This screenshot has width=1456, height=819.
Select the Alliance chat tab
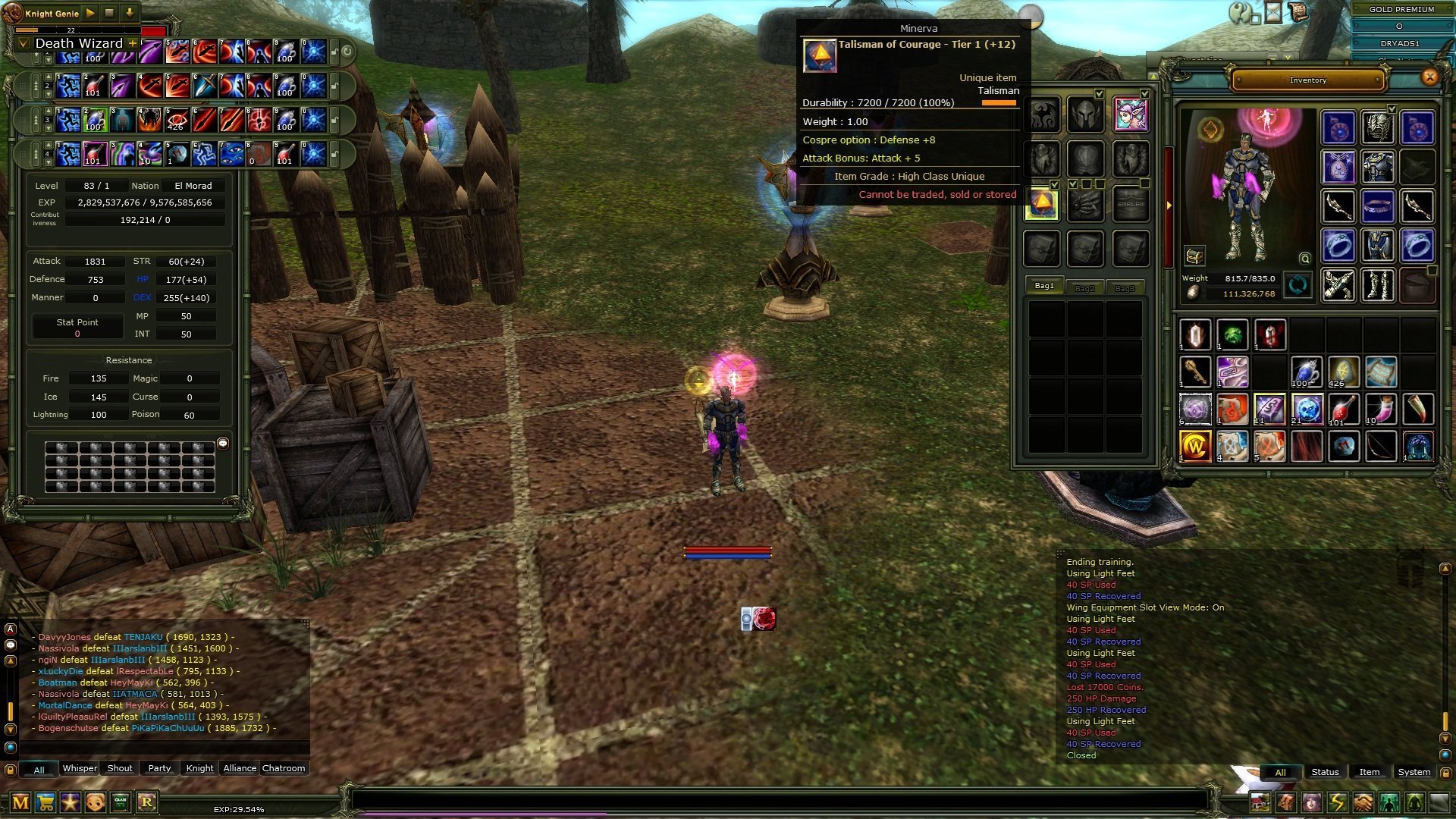(240, 768)
